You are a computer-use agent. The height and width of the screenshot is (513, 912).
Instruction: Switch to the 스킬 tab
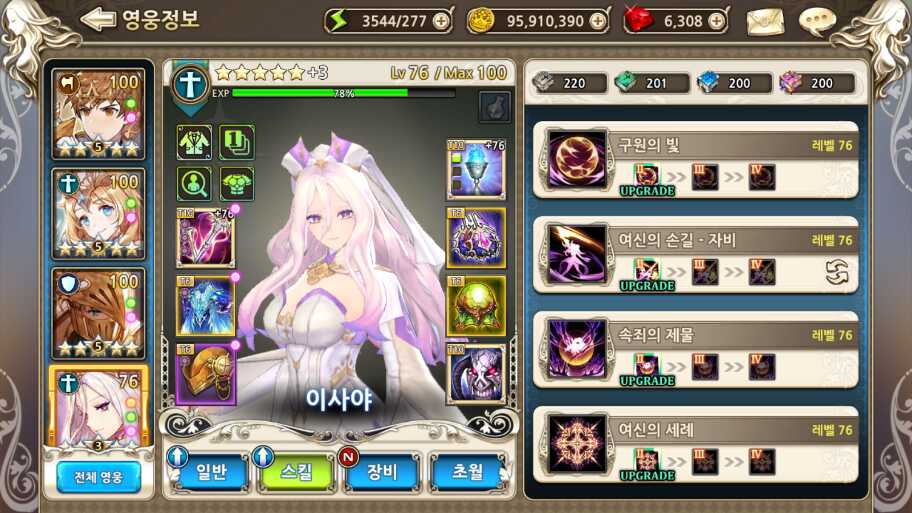point(297,472)
